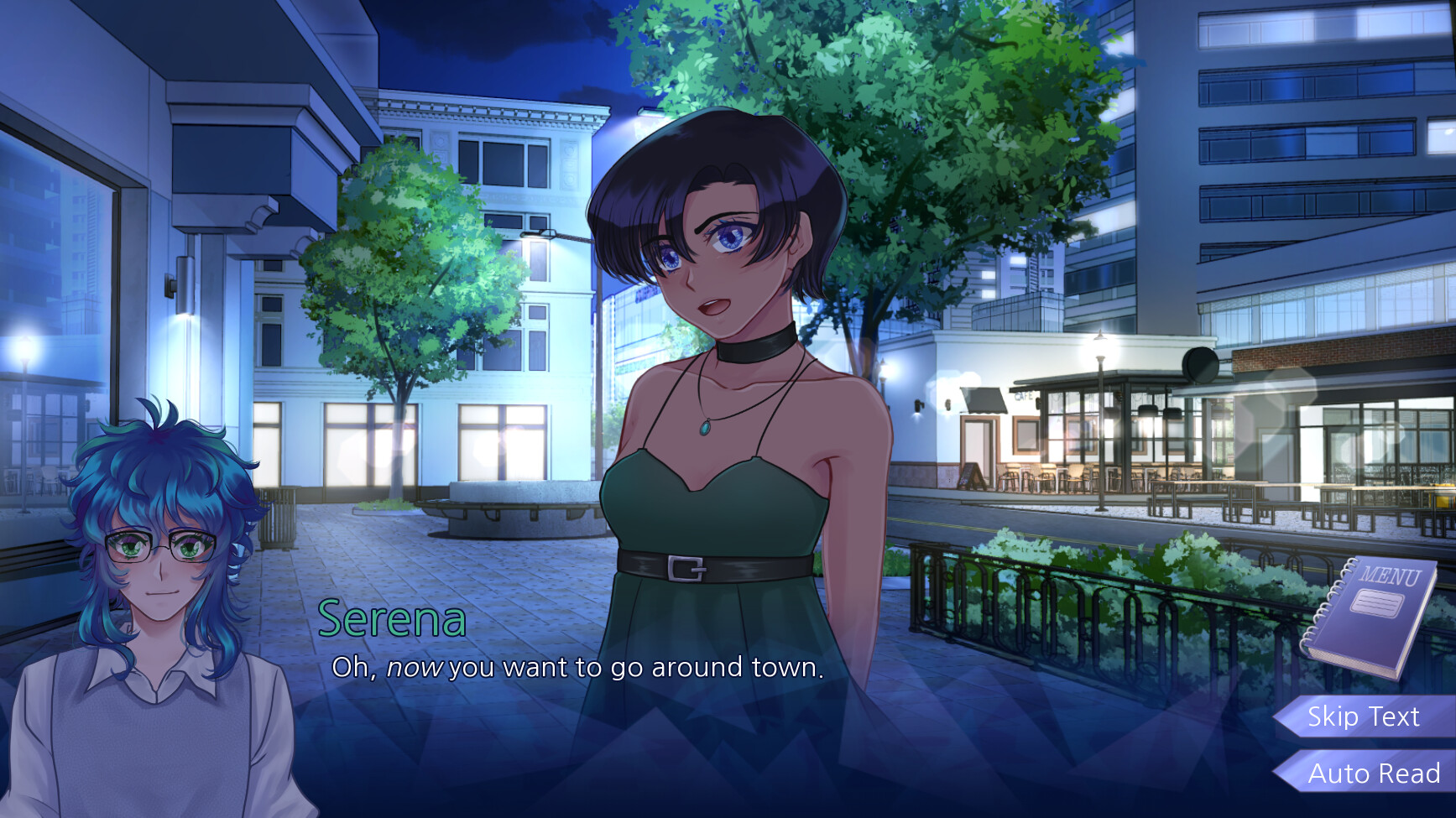Select the name label reading Serena

pyautogui.click(x=391, y=618)
